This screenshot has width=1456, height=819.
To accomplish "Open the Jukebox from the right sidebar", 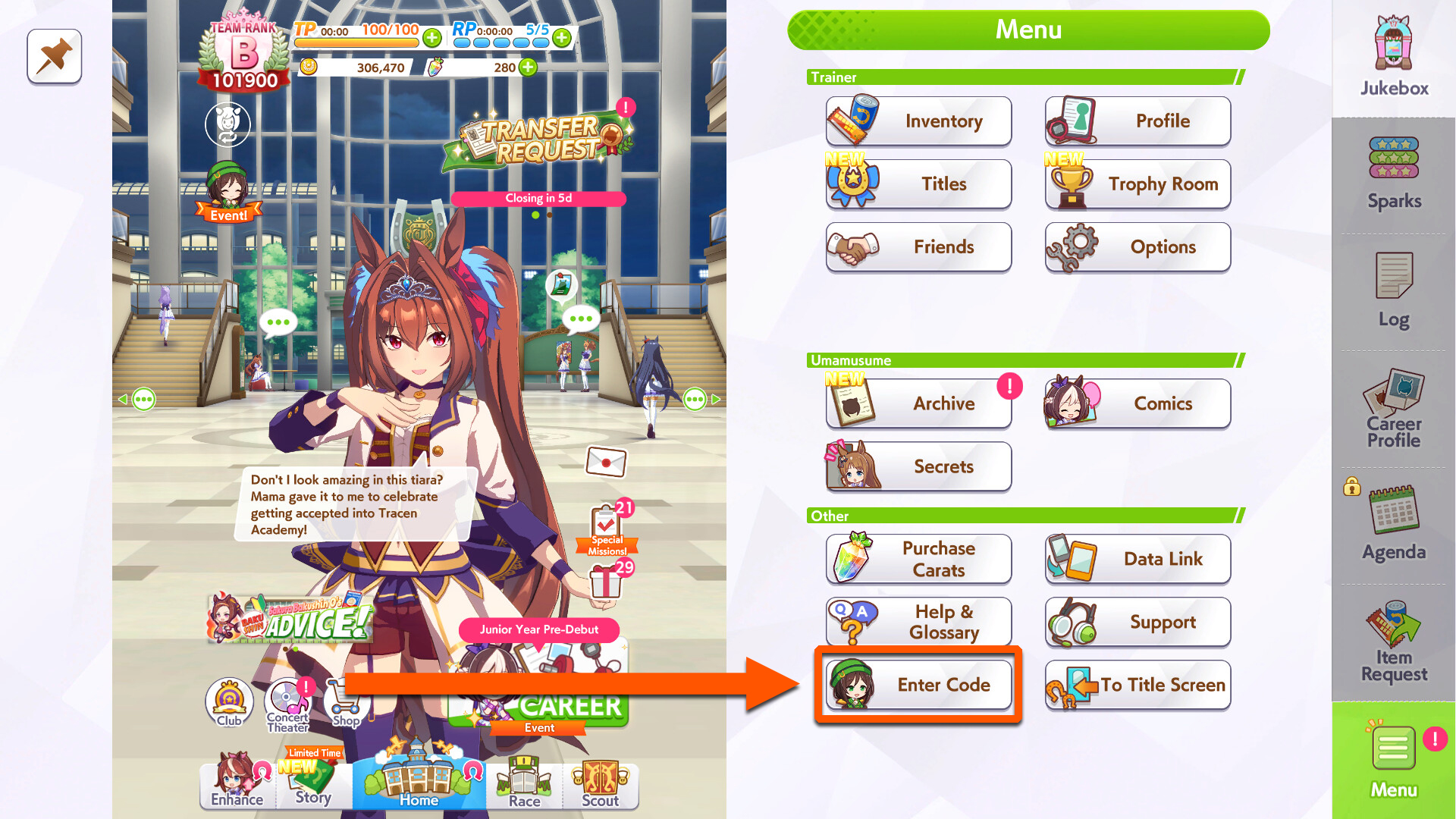I will point(1392,53).
